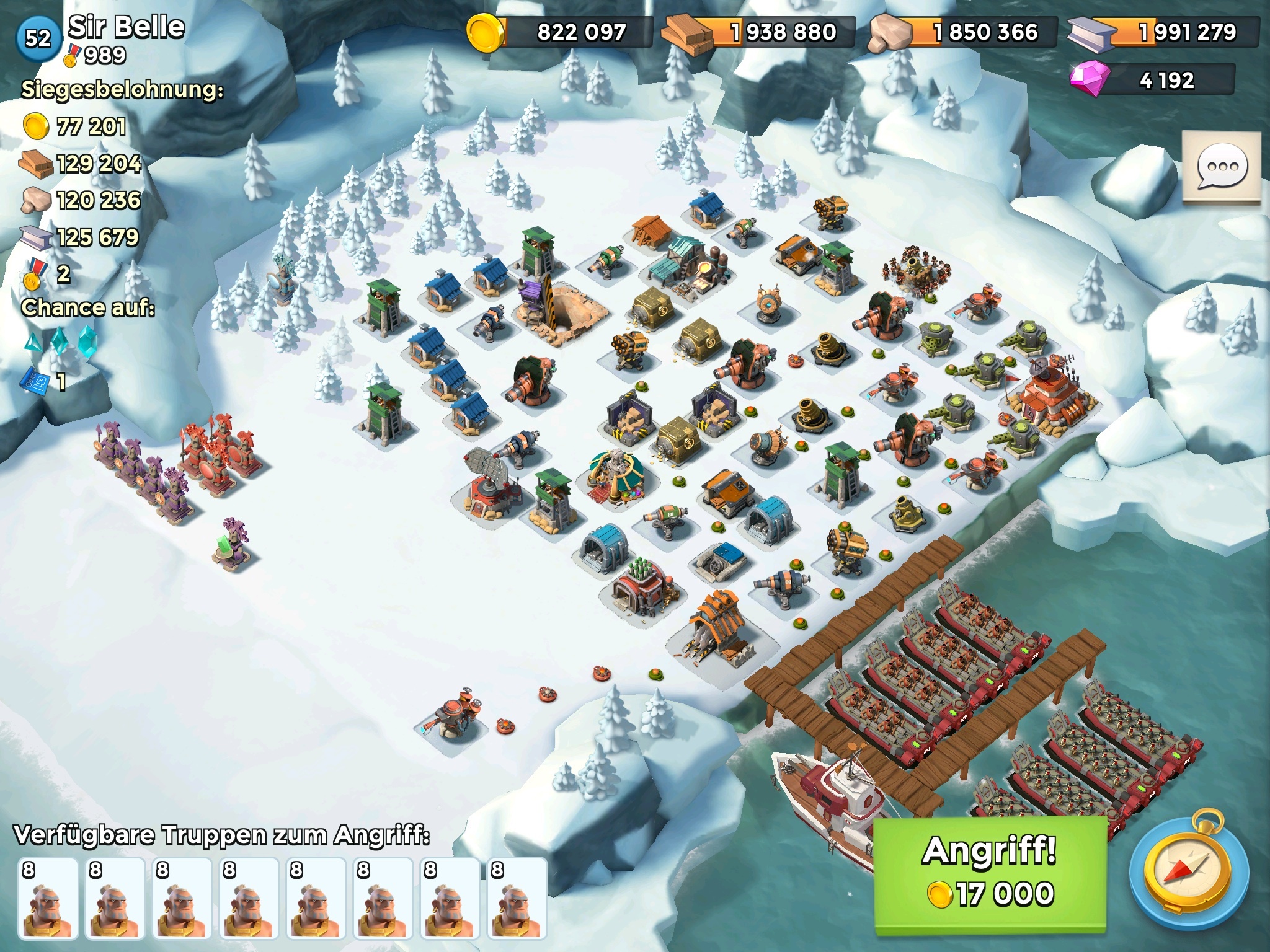This screenshot has width=1270, height=952.
Task: Open the chat speech bubble
Action: 1222,167
